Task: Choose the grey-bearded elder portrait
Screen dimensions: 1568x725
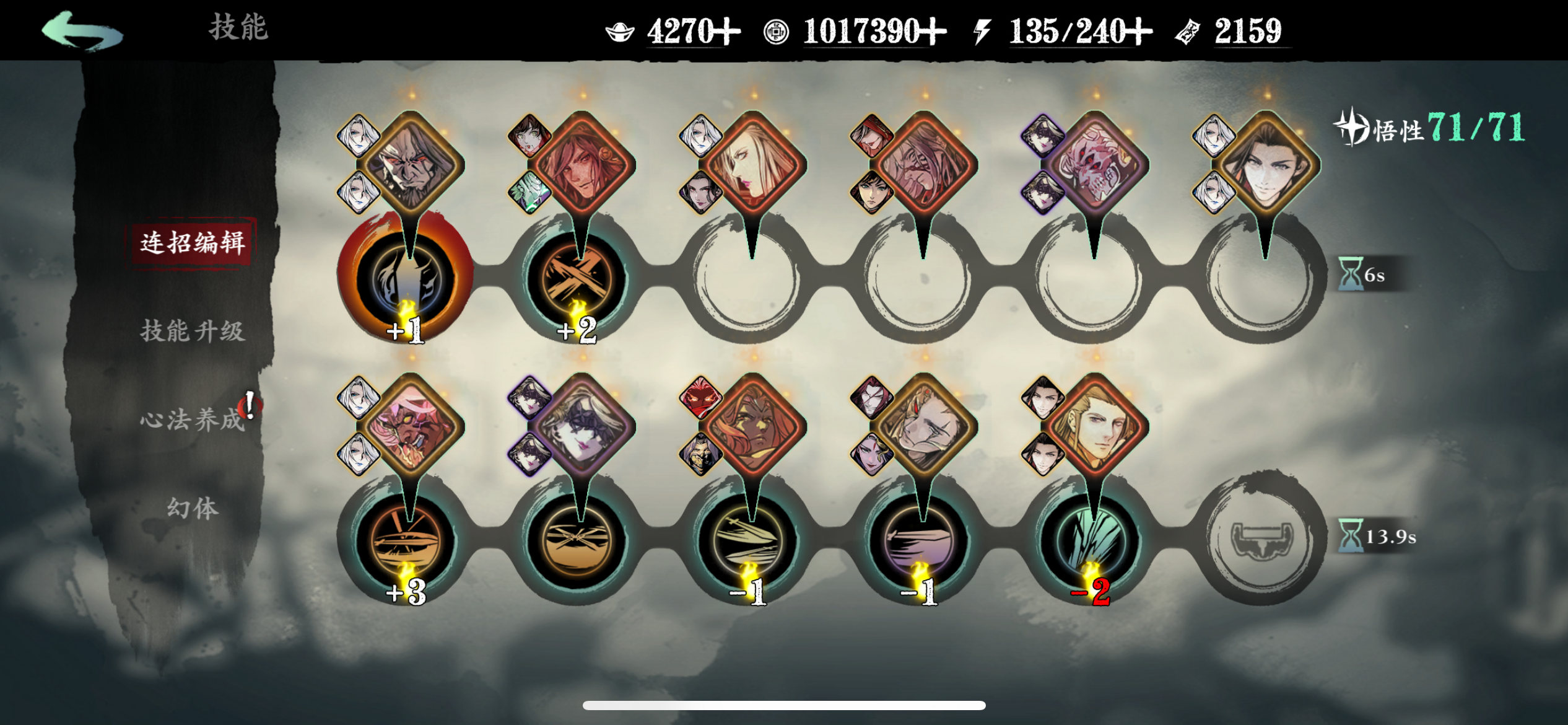Action: click(x=411, y=164)
